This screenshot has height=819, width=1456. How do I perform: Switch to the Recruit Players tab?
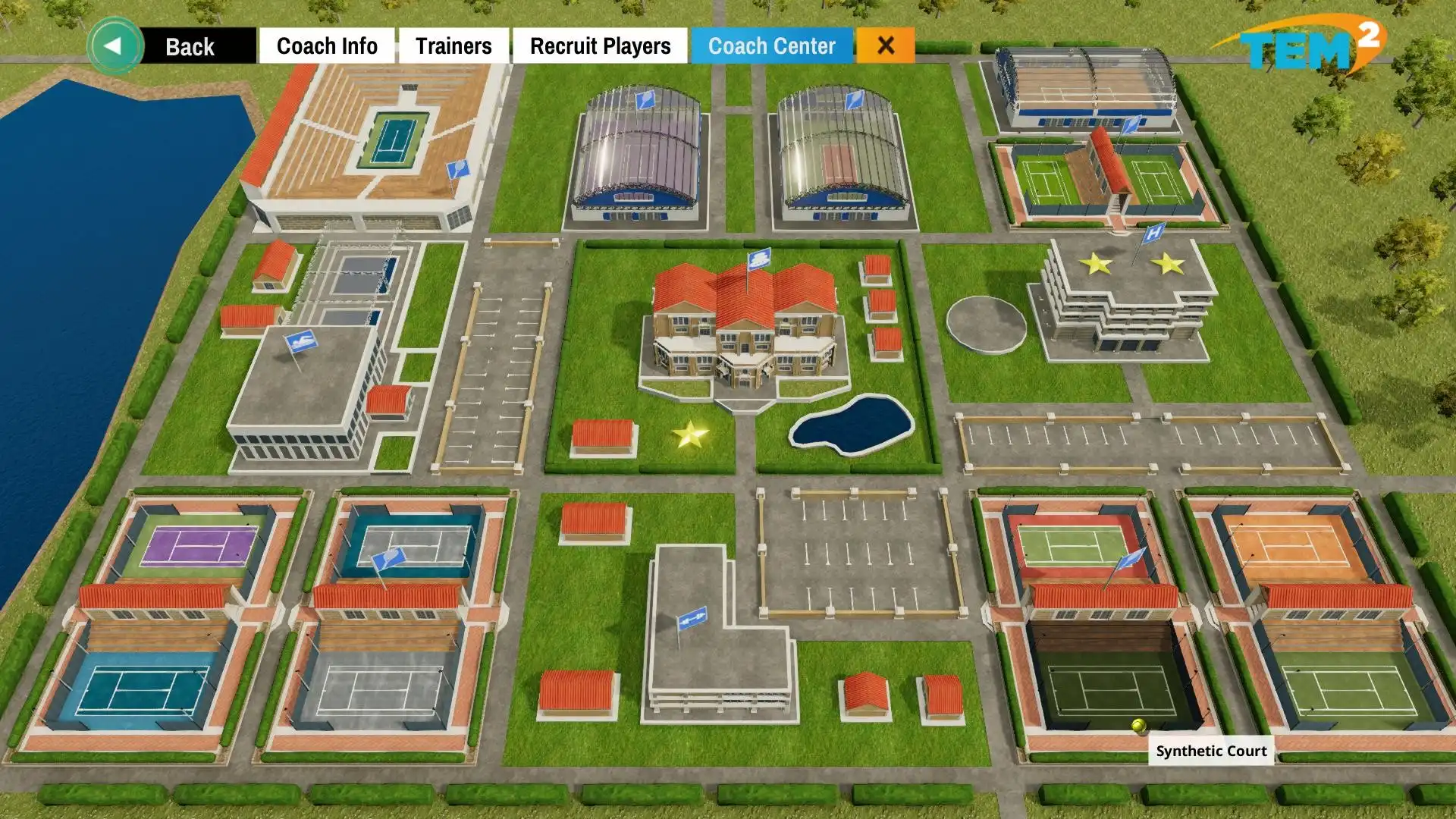click(600, 45)
